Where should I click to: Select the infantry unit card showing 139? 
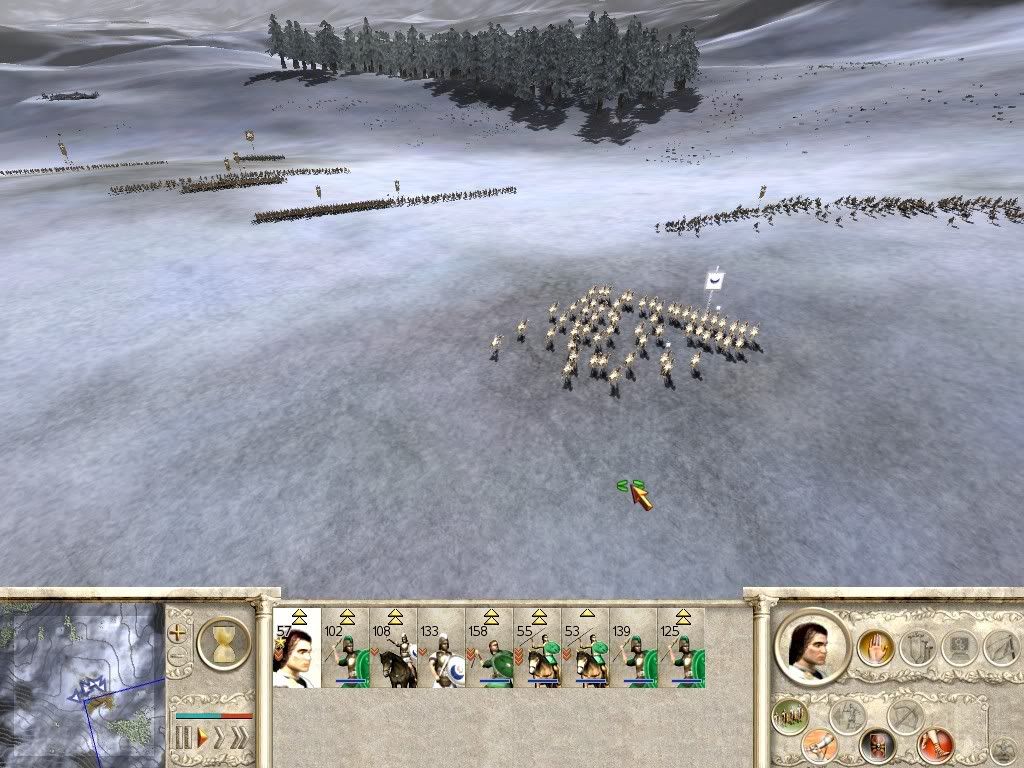(x=633, y=648)
